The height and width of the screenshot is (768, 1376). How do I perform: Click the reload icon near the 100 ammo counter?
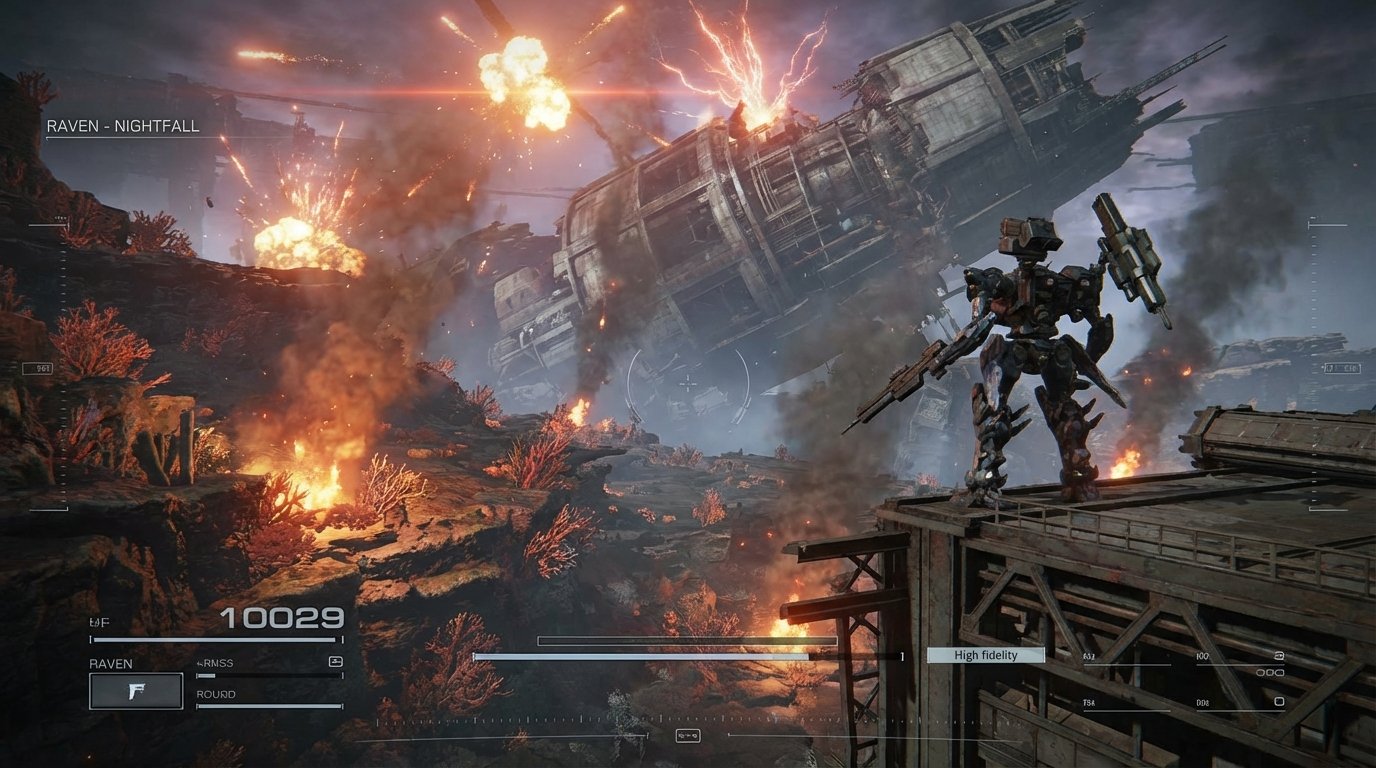[x=1279, y=655]
